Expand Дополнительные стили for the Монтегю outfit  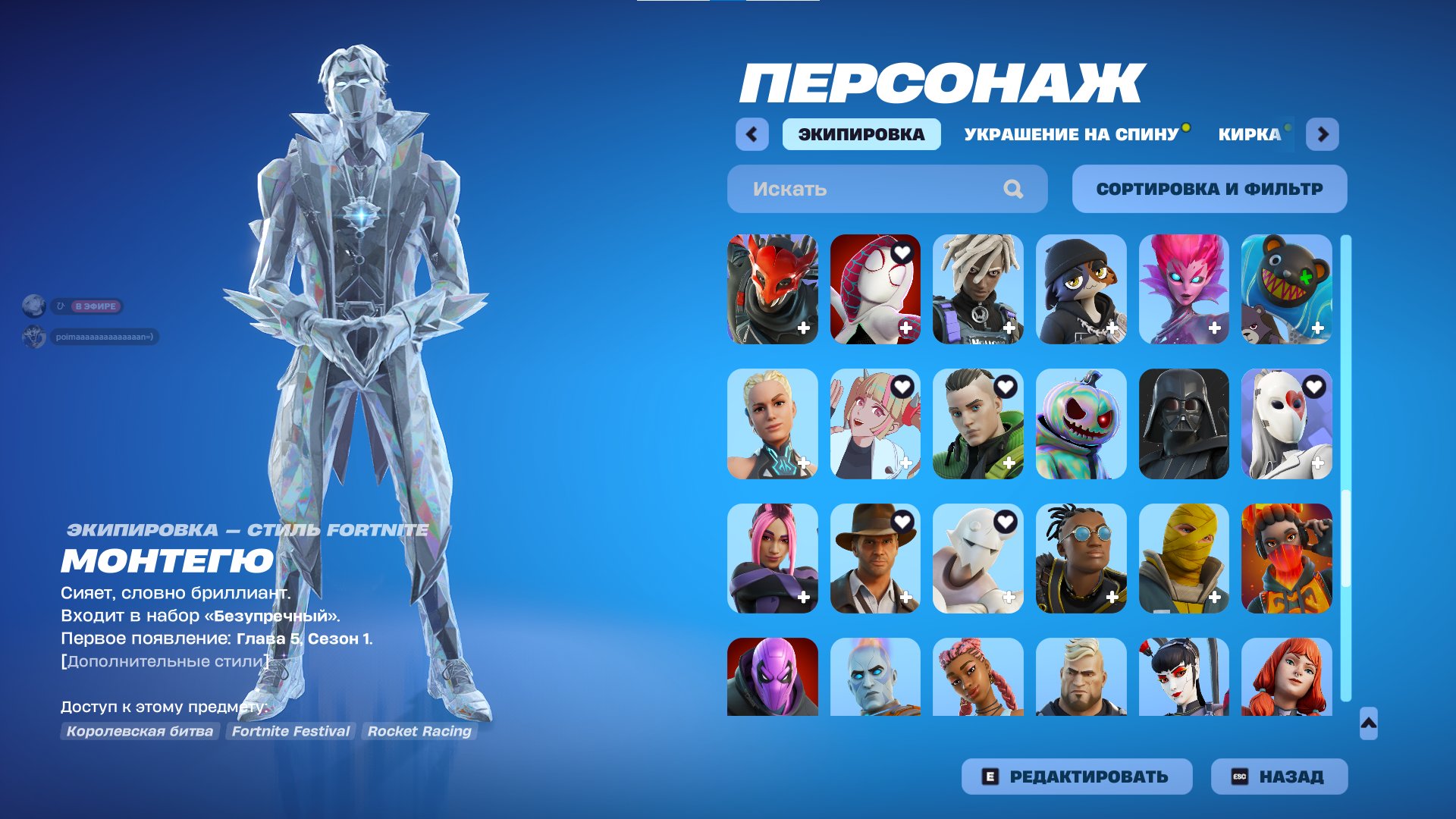pos(164,658)
